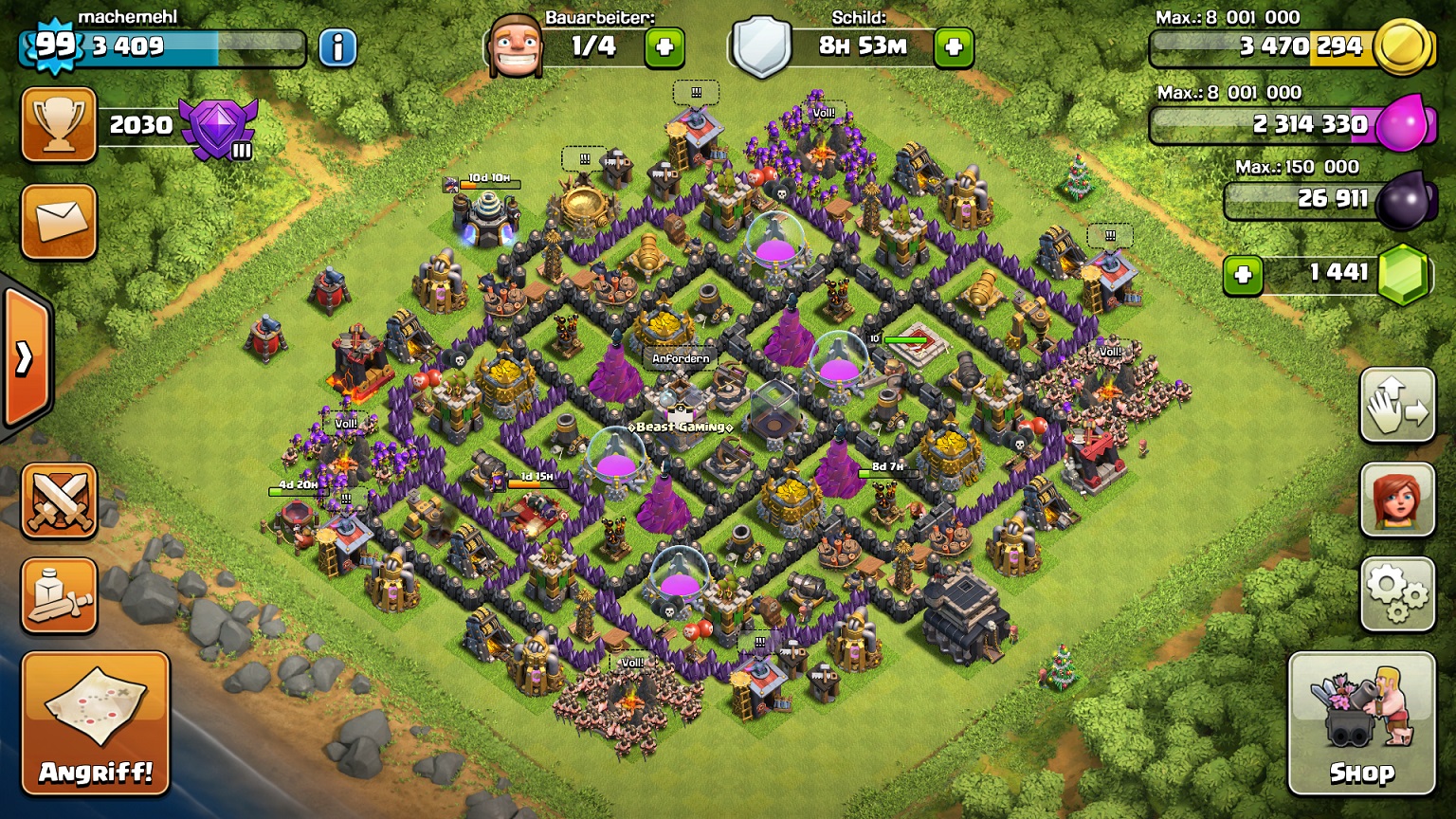Extend the shield with the green plus

click(x=954, y=46)
